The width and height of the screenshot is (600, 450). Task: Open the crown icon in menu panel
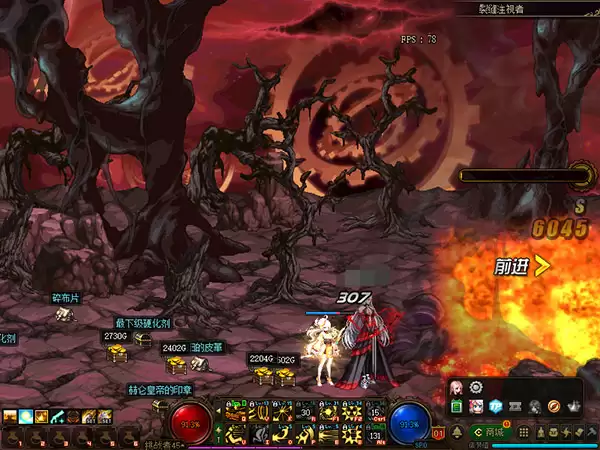coord(572,407)
